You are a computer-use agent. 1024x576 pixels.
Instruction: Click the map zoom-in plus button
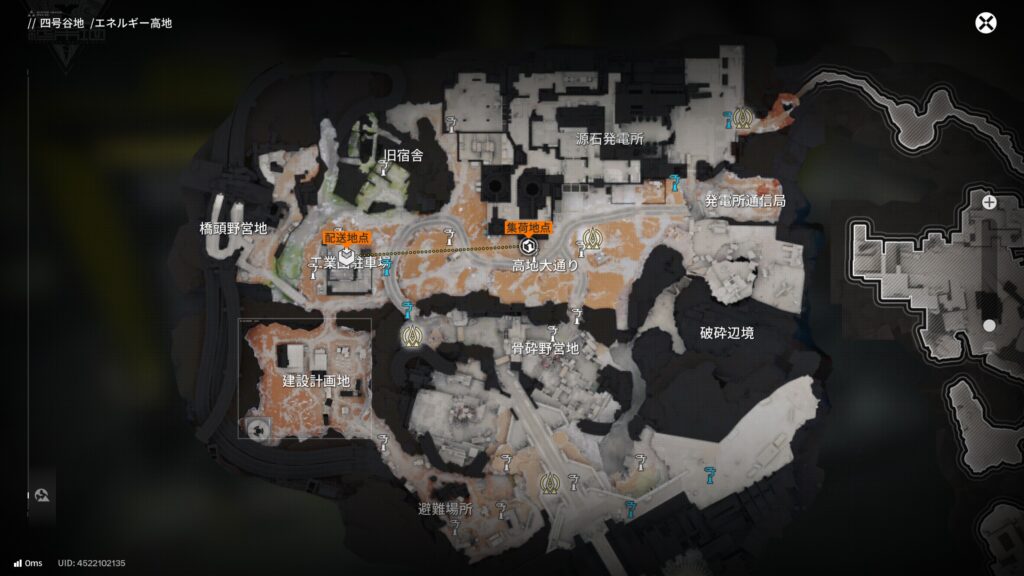989,202
